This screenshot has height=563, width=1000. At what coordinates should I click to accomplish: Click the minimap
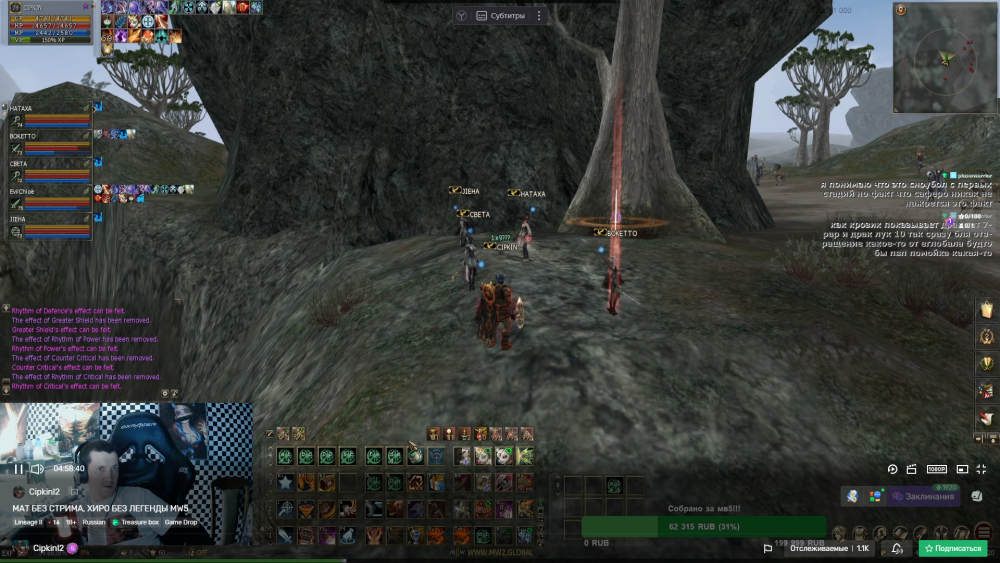coord(943,59)
